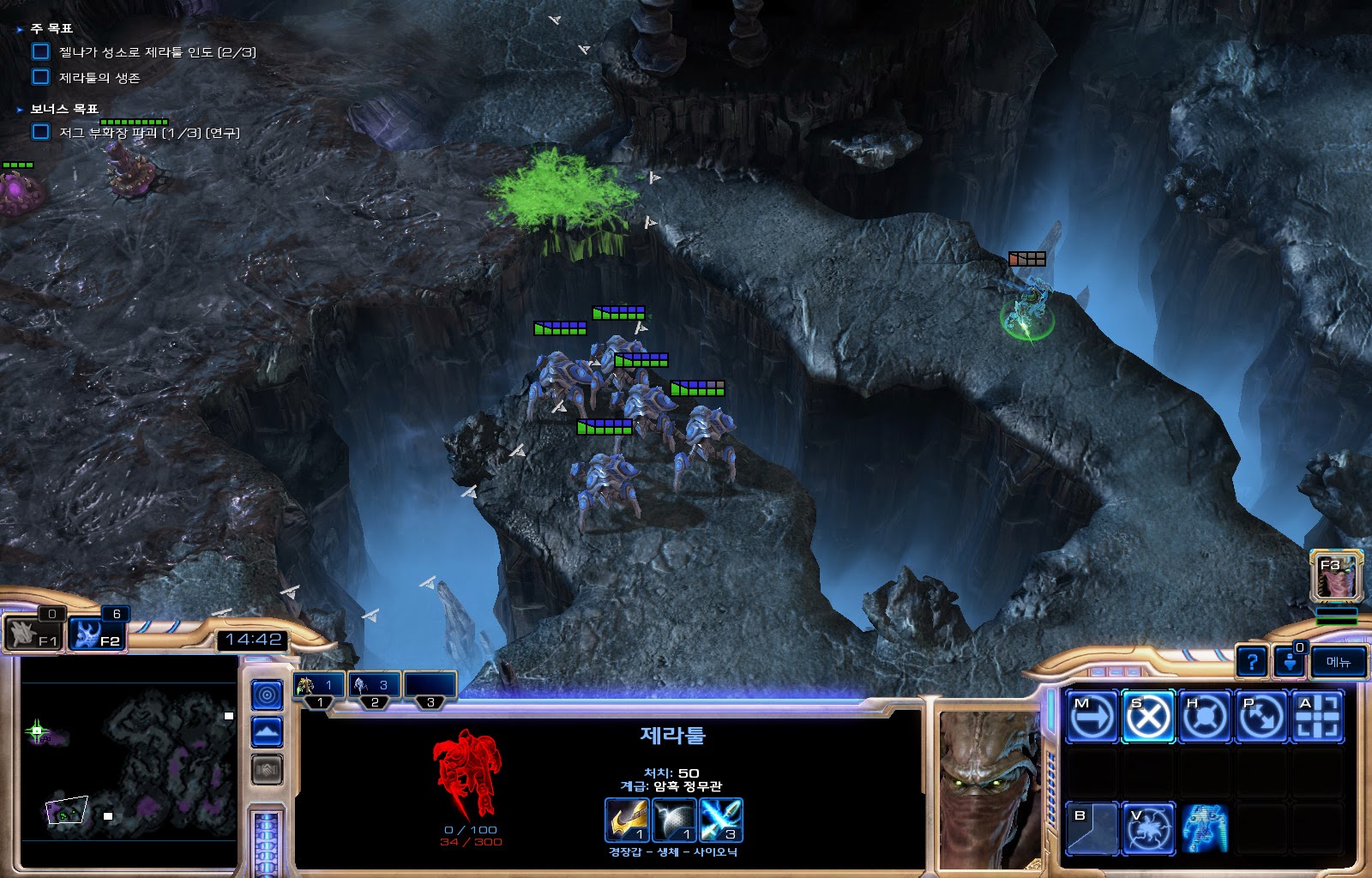This screenshot has height=878, width=1372.
Task: Click the psi blade weapon upgrade icon
Action: [x=720, y=821]
